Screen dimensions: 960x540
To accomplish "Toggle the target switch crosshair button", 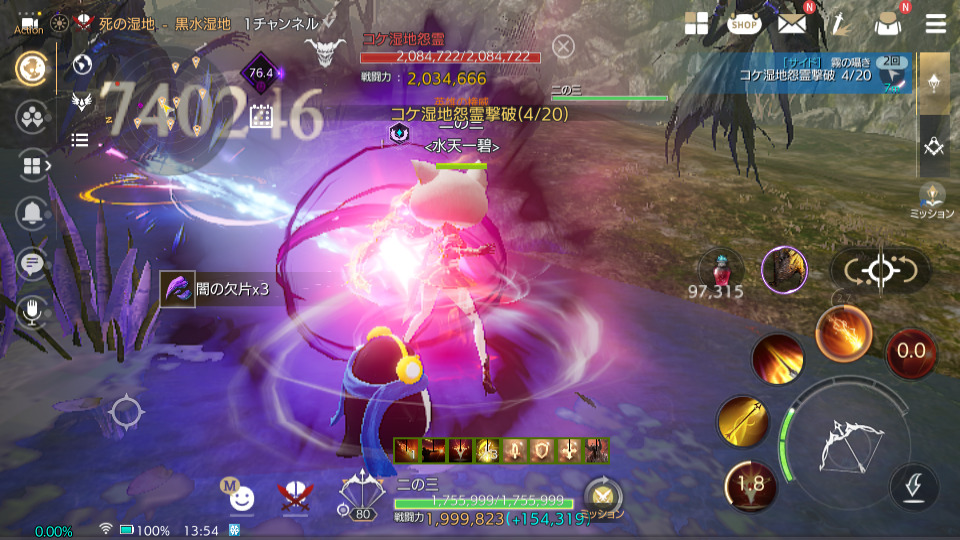I will 880,269.
